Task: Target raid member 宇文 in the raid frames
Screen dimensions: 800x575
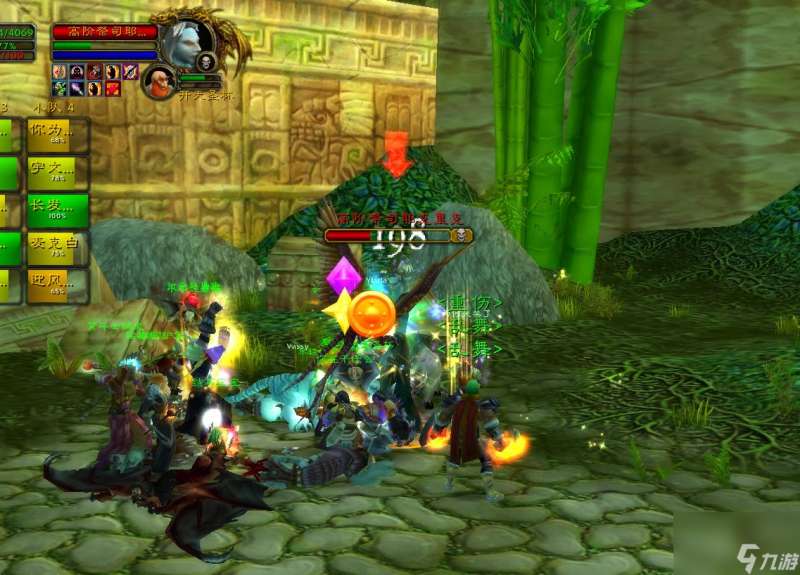Action: pyautogui.click(x=57, y=173)
